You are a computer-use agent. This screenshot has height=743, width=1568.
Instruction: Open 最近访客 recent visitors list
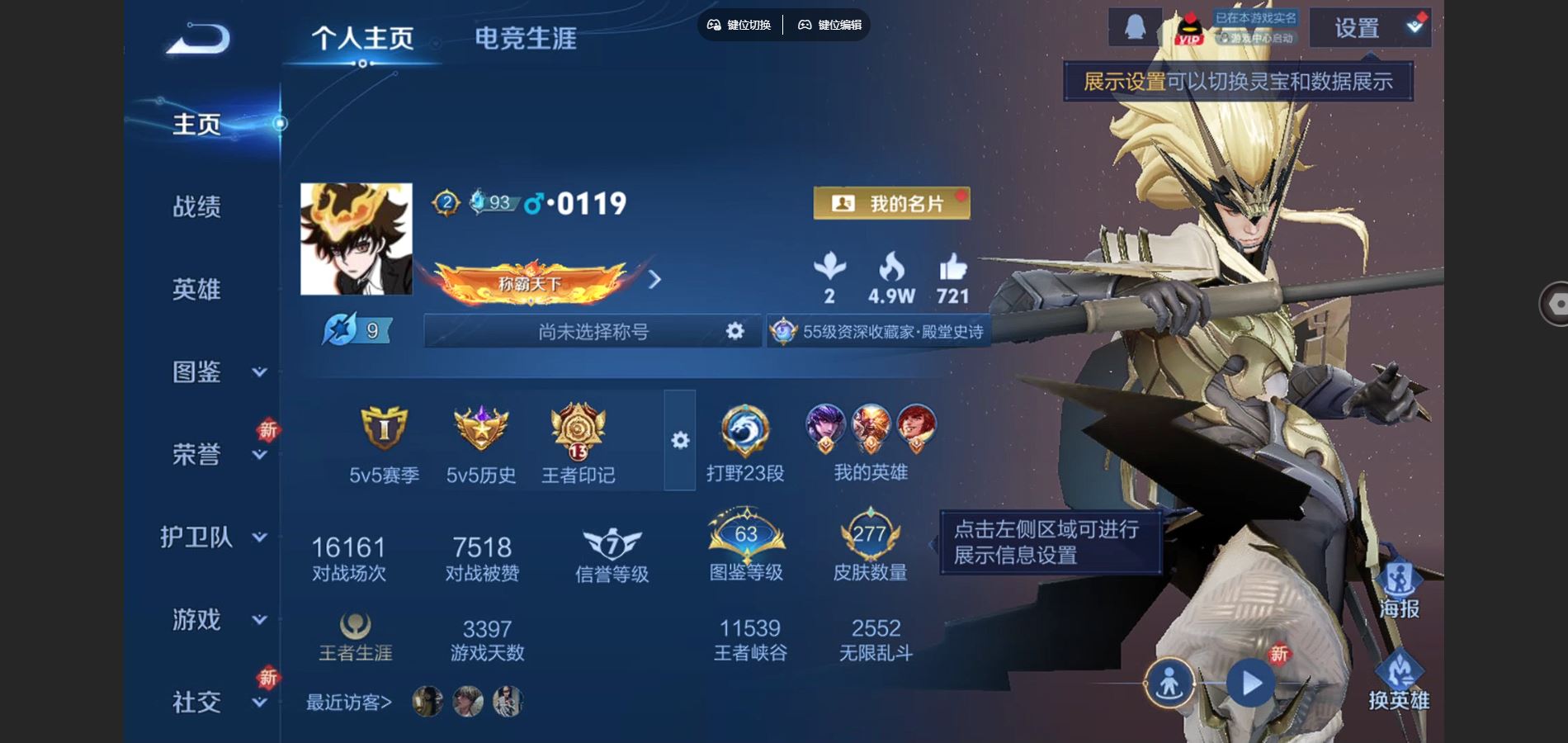point(348,703)
